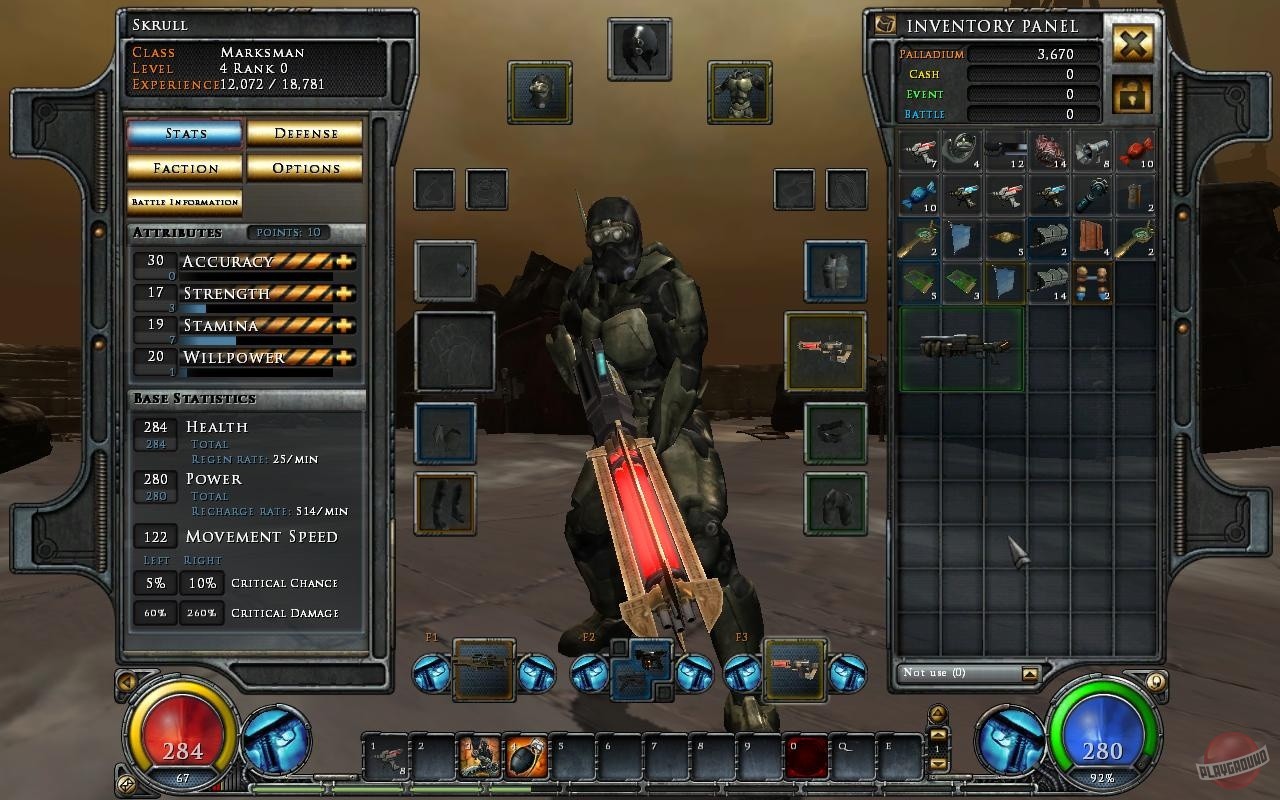
Task: Select the blue candy item in the inventory
Action: click(x=918, y=195)
